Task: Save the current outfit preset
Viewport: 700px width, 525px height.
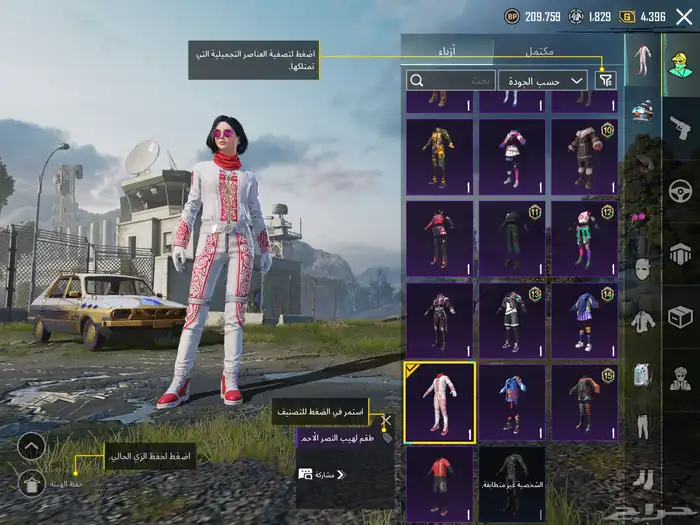Action: [31, 484]
